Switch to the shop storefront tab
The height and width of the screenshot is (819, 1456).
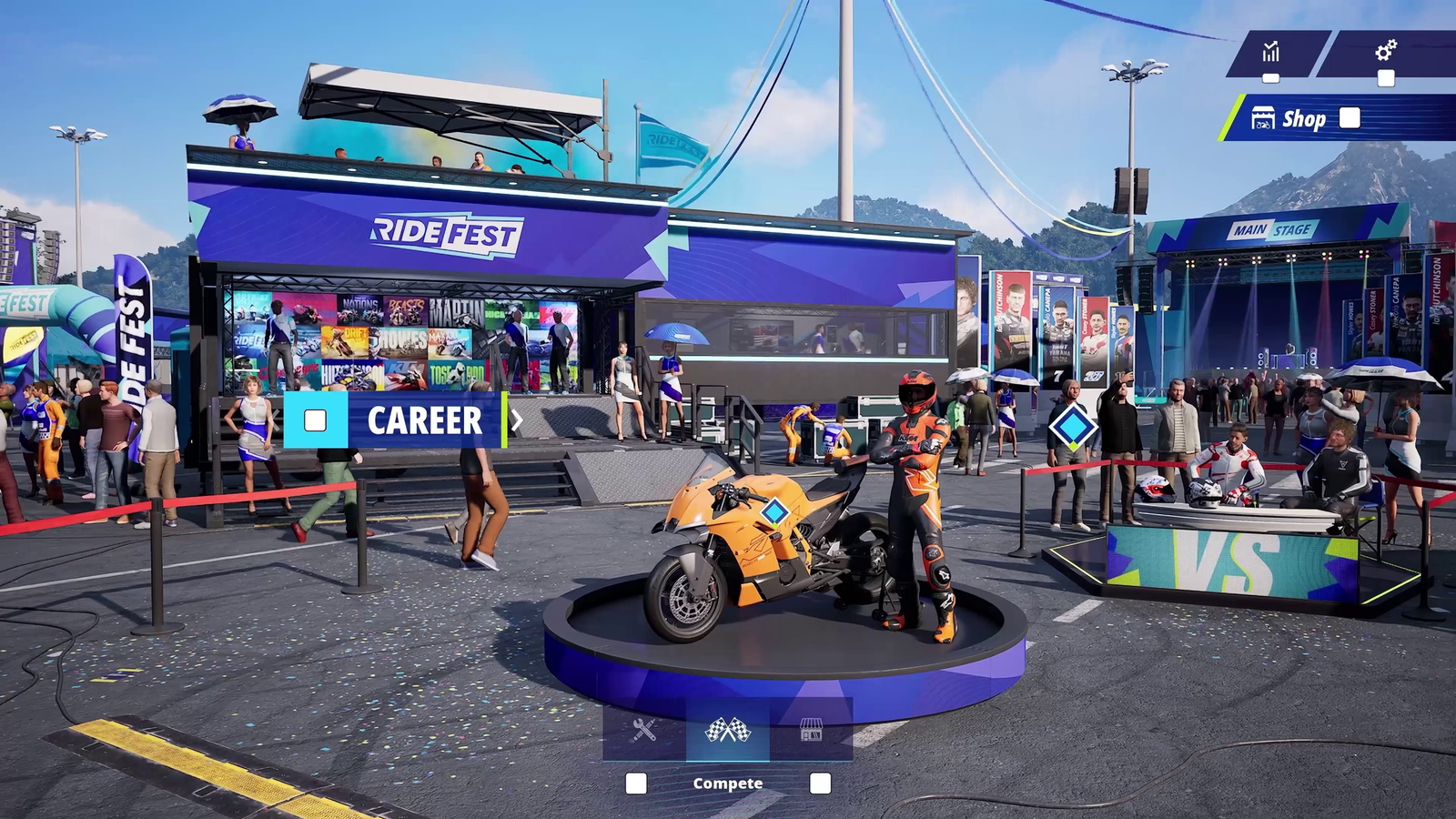click(x=811, y=729)
